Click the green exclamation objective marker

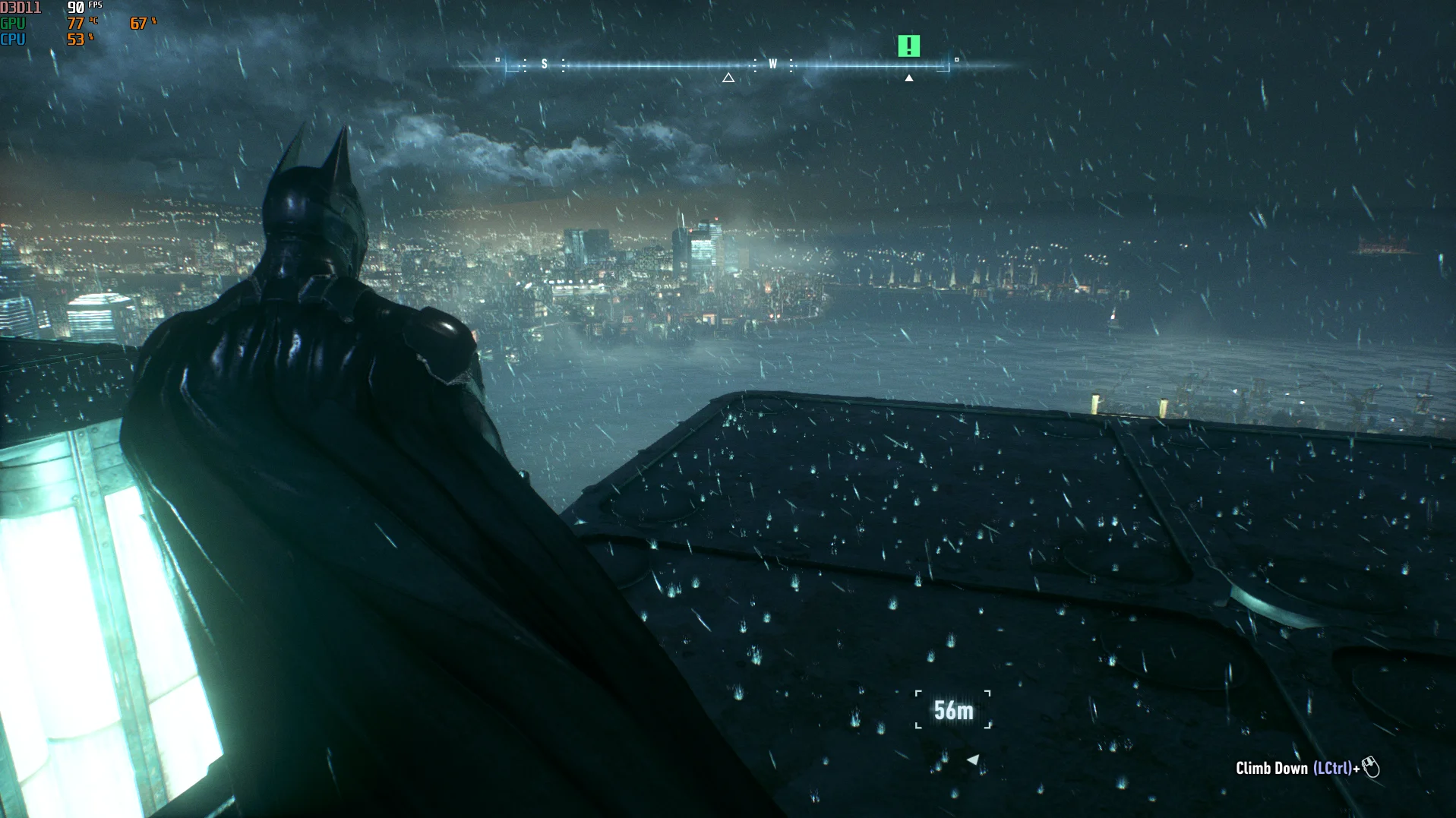tap(908, 46)
